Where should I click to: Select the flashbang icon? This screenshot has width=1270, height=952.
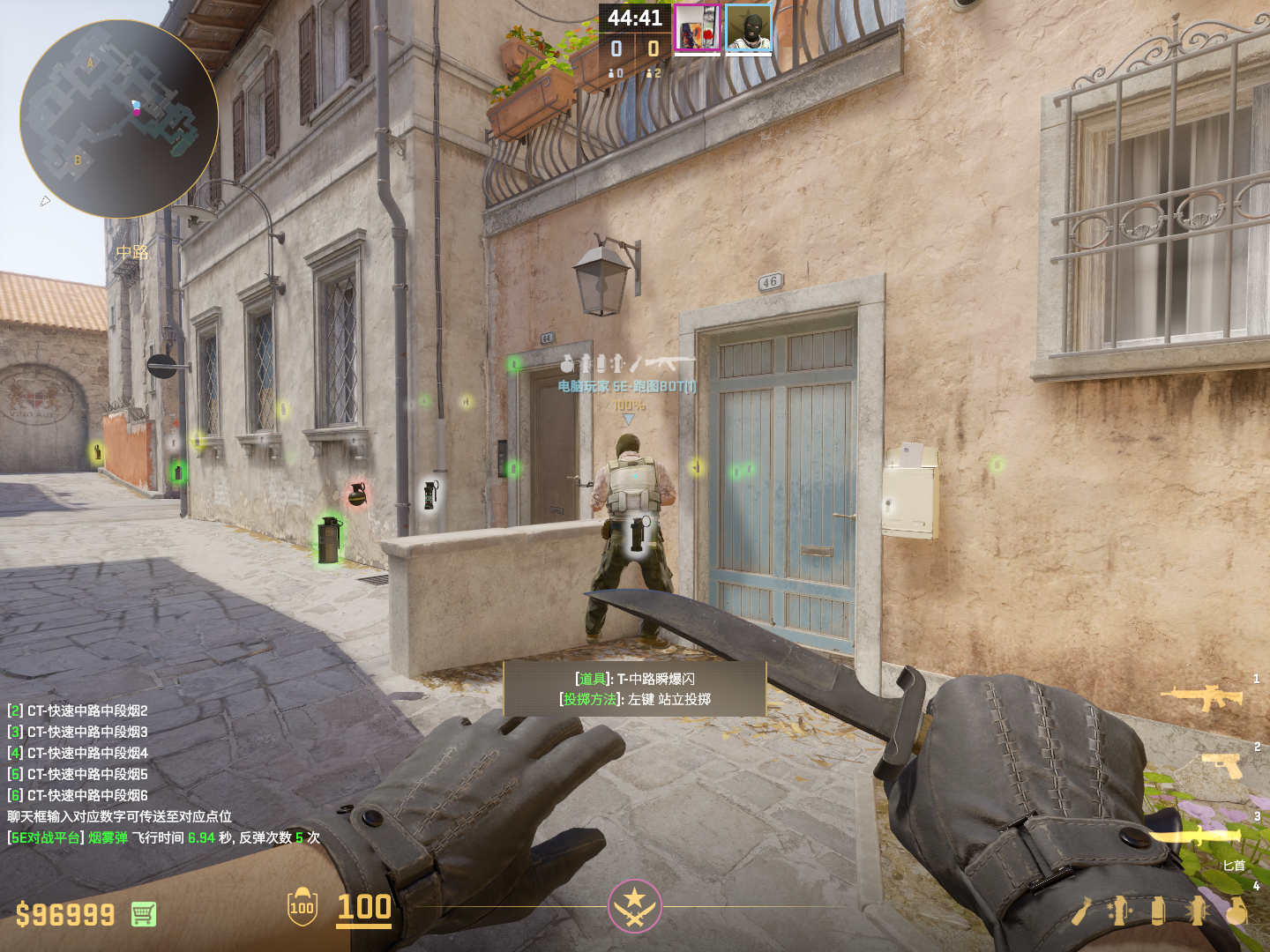1197,911
